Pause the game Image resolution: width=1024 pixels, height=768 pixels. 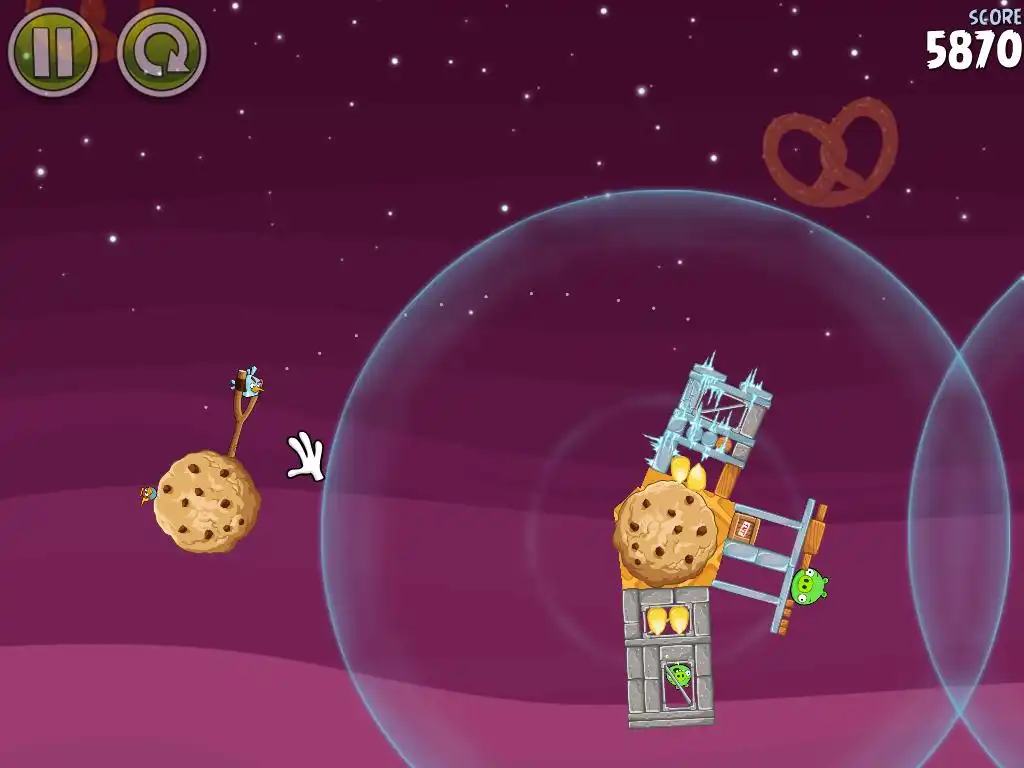52,51
